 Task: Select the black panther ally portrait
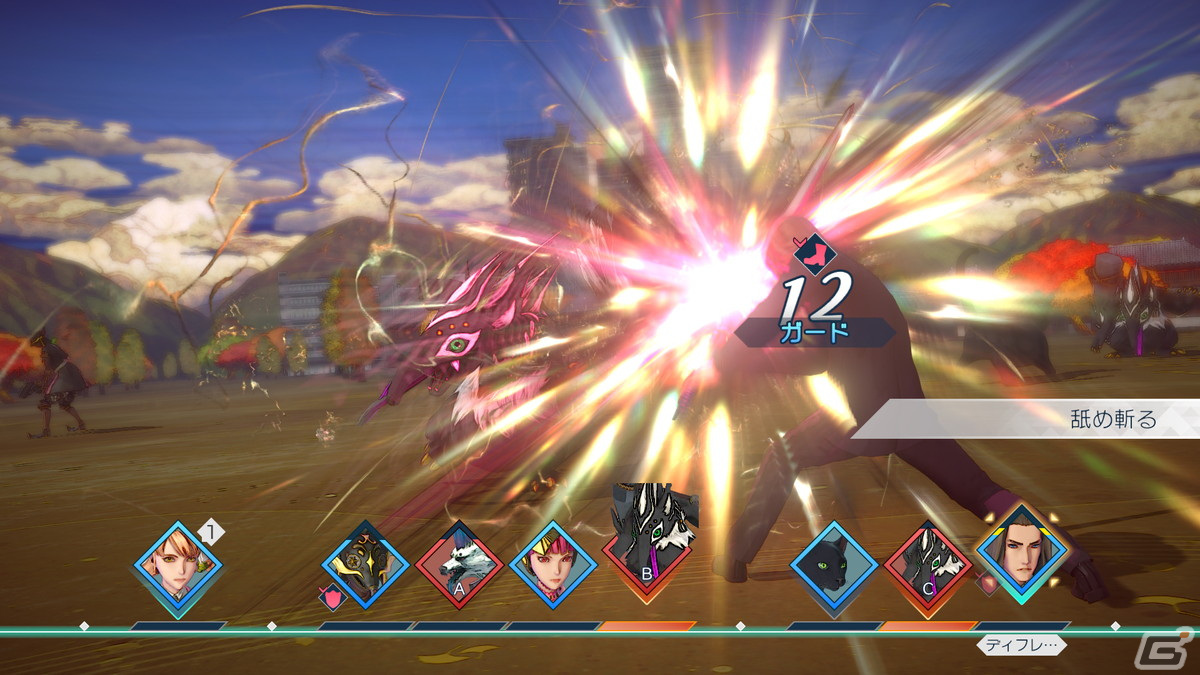(834, 566)
